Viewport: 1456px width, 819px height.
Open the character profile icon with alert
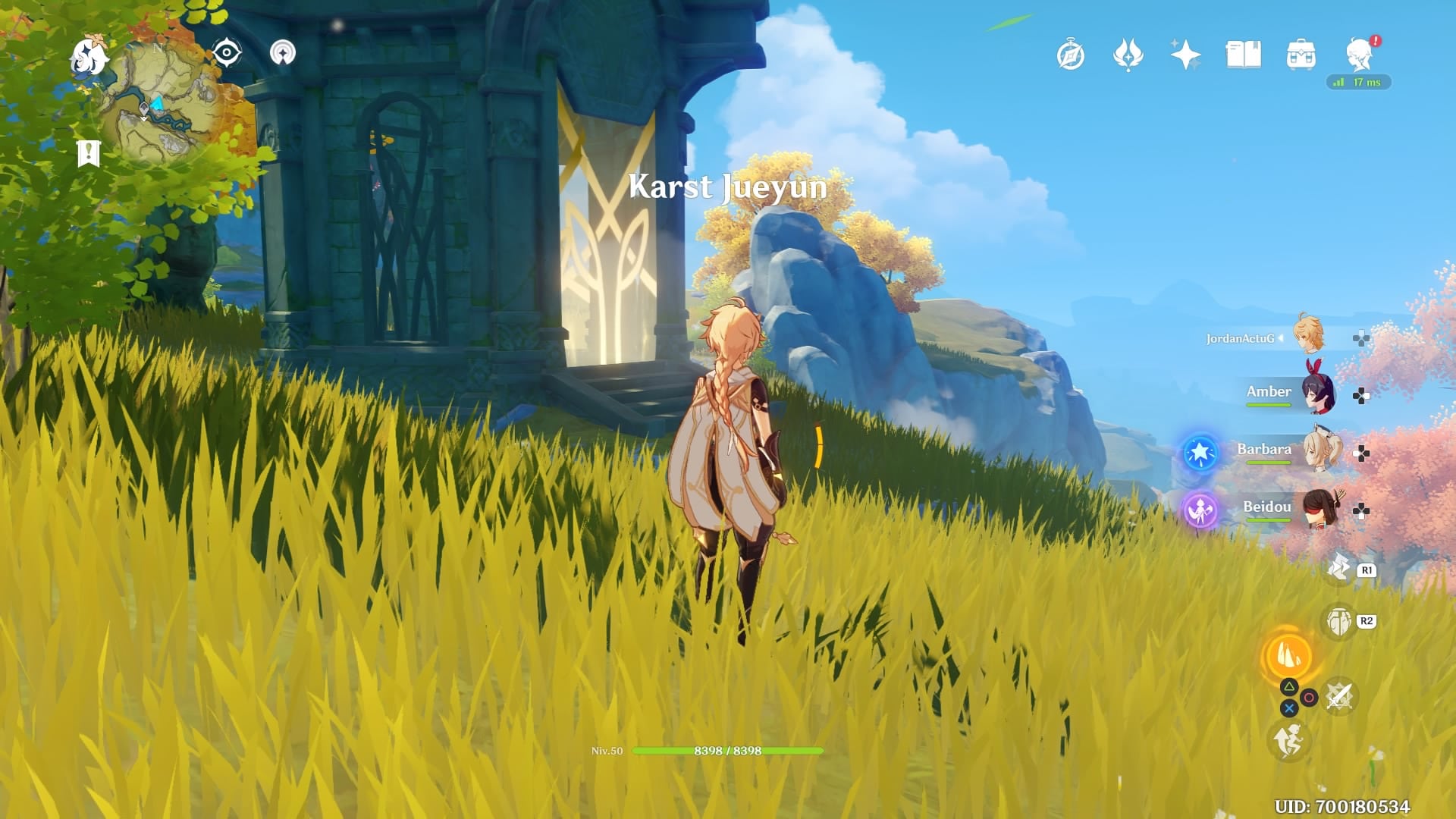pyautogui.click(x=1360, y=55)
